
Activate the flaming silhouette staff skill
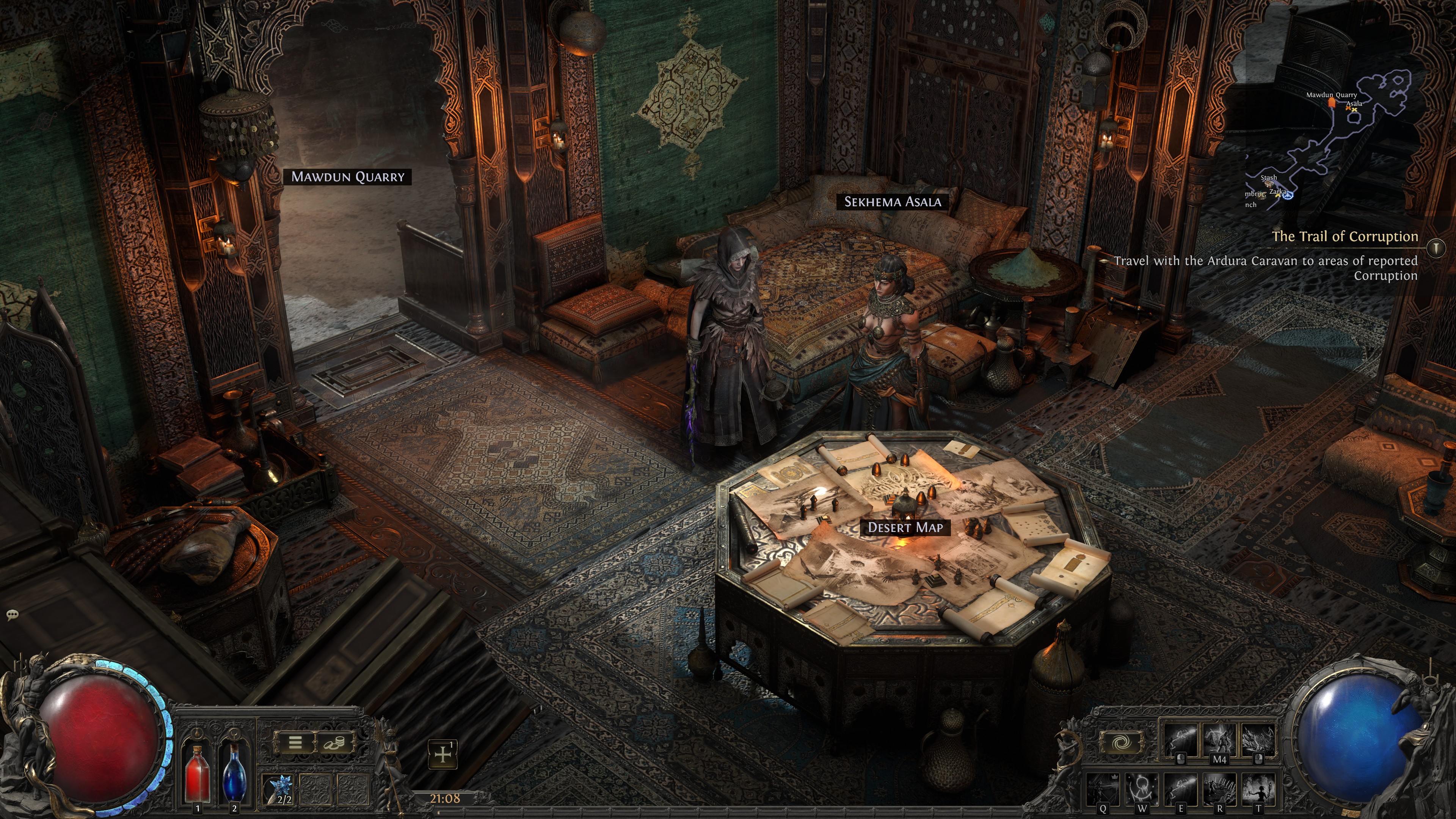click(1258, 789)
